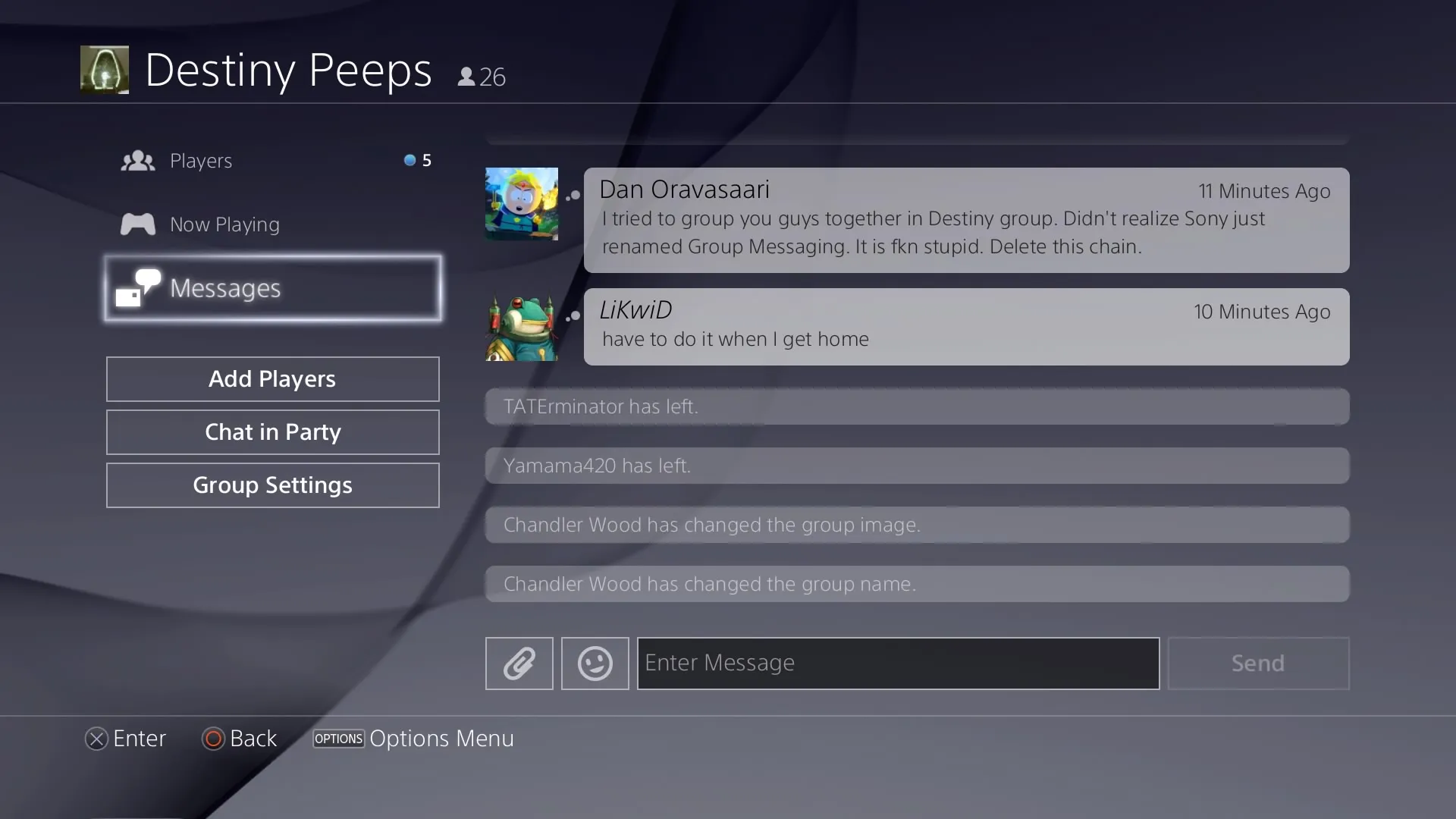Open Chat in Party

[x=272, y=431]
